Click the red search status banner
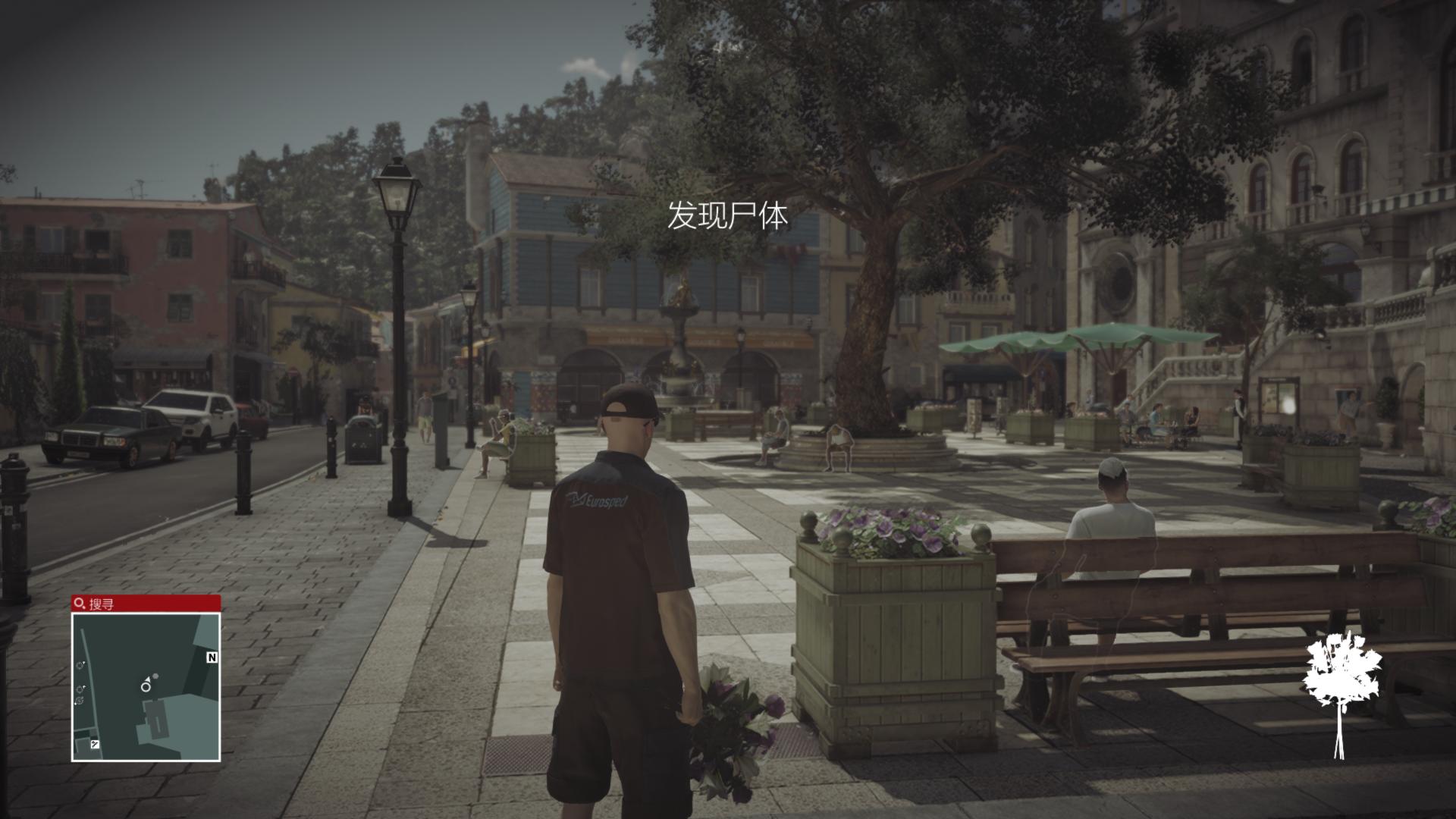The image size is (1456, 819). (146, 604)
